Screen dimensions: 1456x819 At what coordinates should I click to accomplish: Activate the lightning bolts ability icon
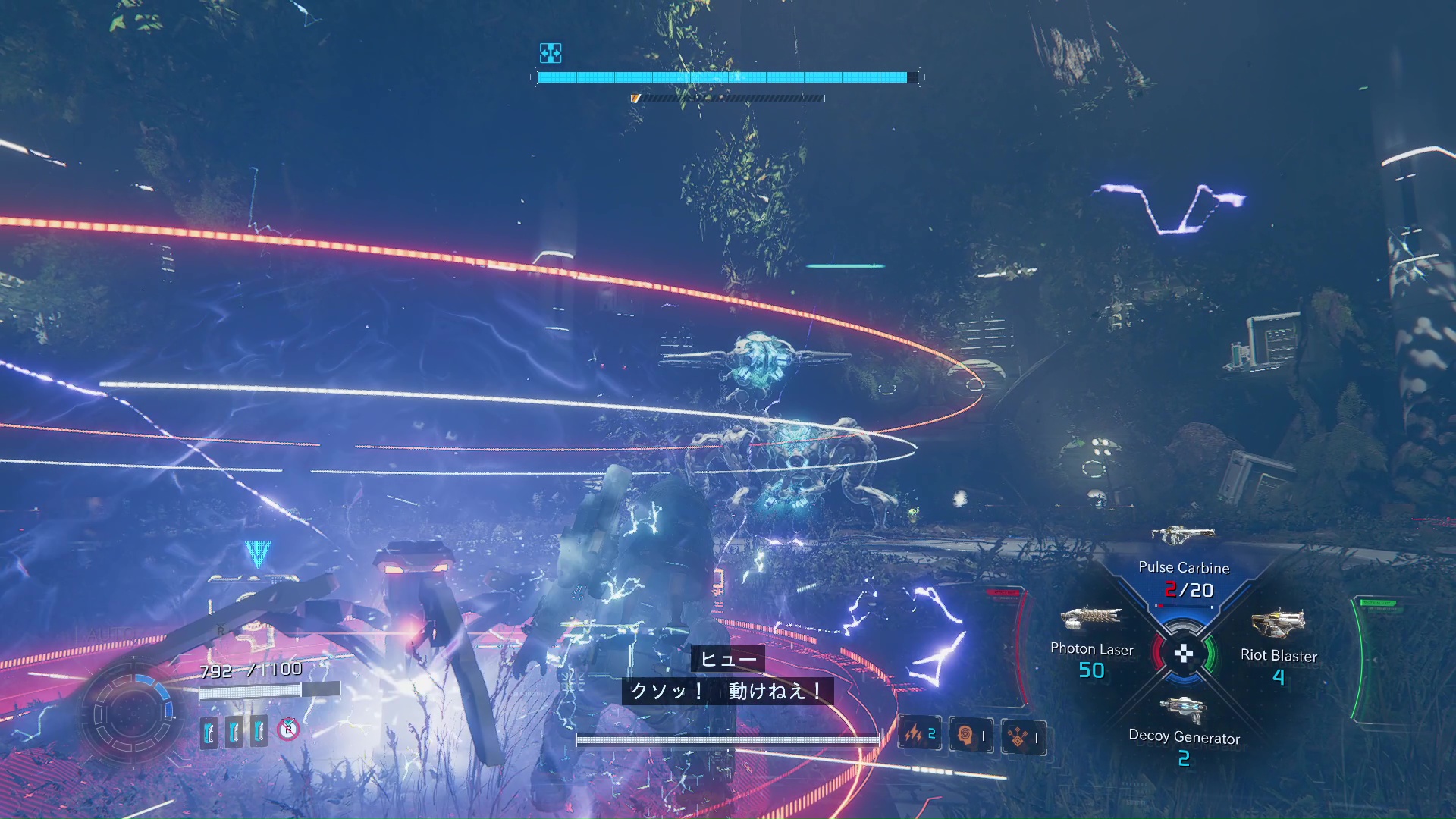(919, 734)
